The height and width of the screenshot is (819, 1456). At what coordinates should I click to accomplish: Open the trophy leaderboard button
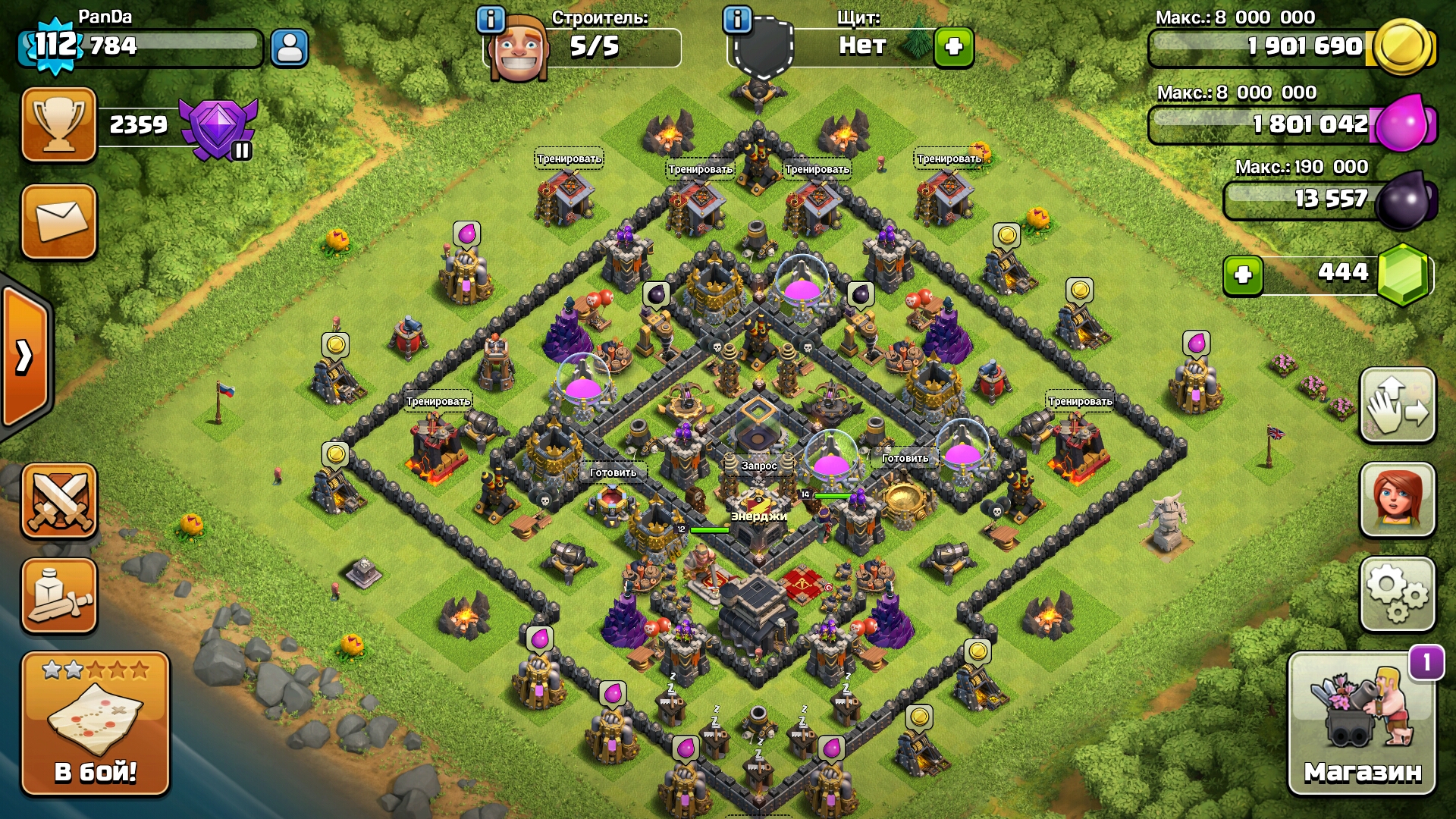(x=59, y=124)
